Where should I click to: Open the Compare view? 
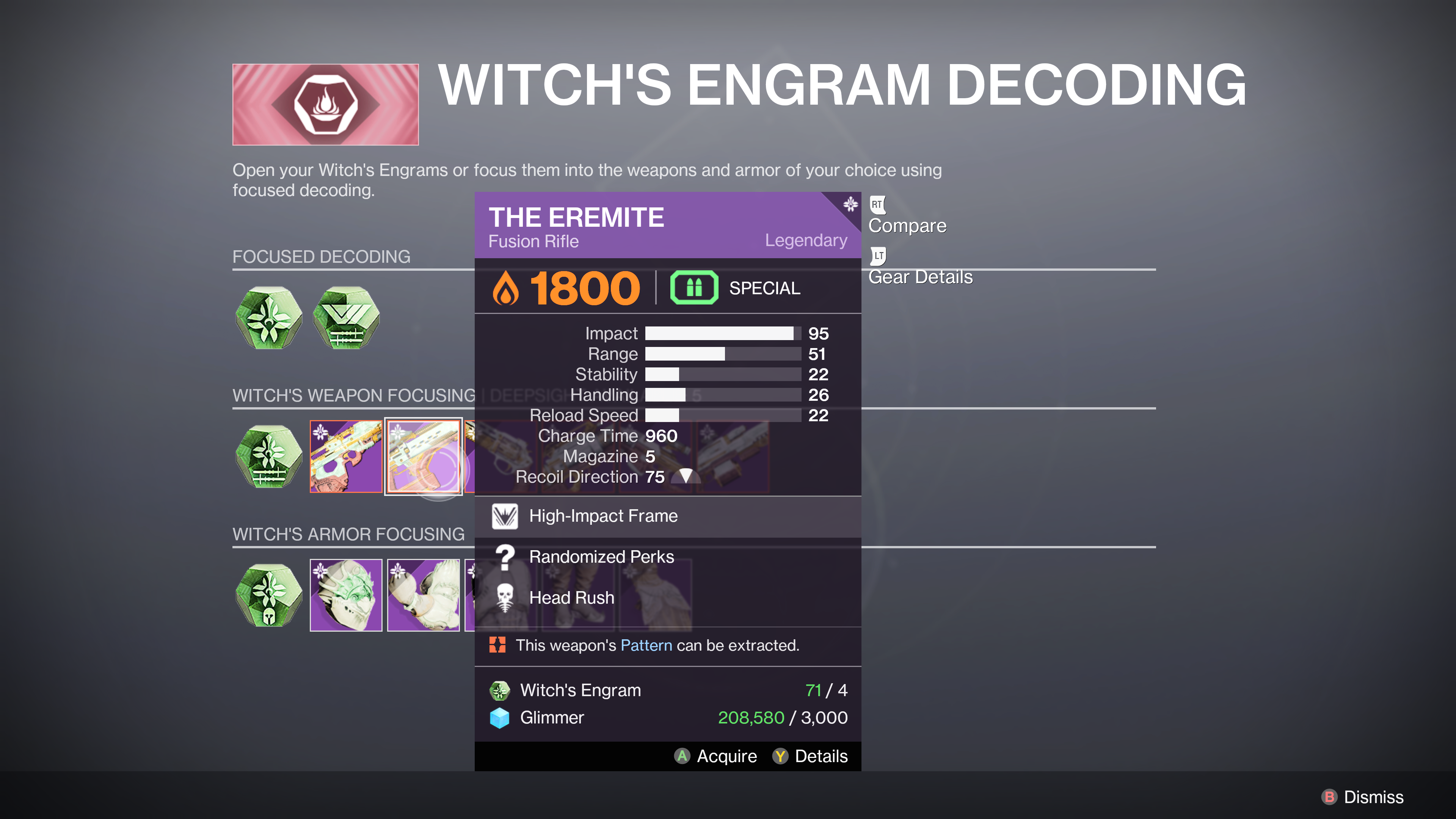[x=907, y=225]
